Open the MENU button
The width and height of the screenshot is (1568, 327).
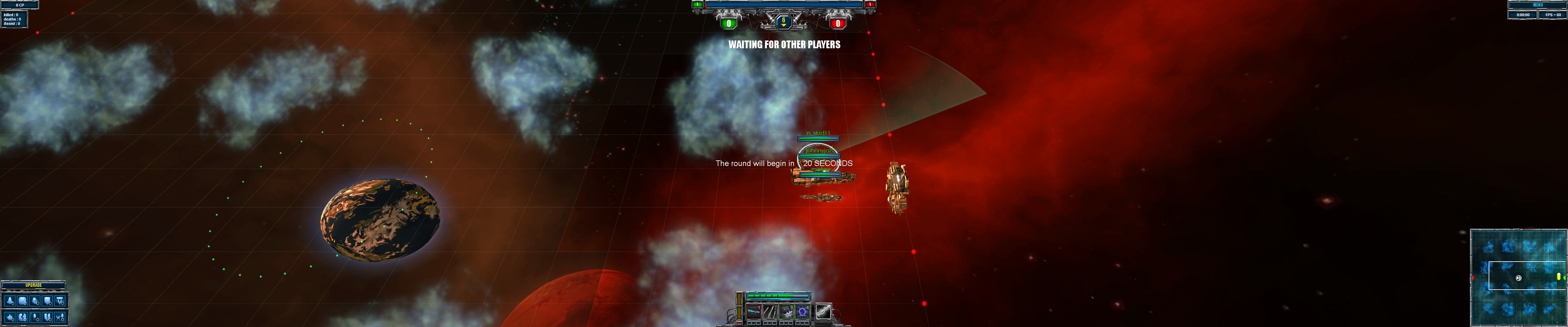[x=1538, y=5]
